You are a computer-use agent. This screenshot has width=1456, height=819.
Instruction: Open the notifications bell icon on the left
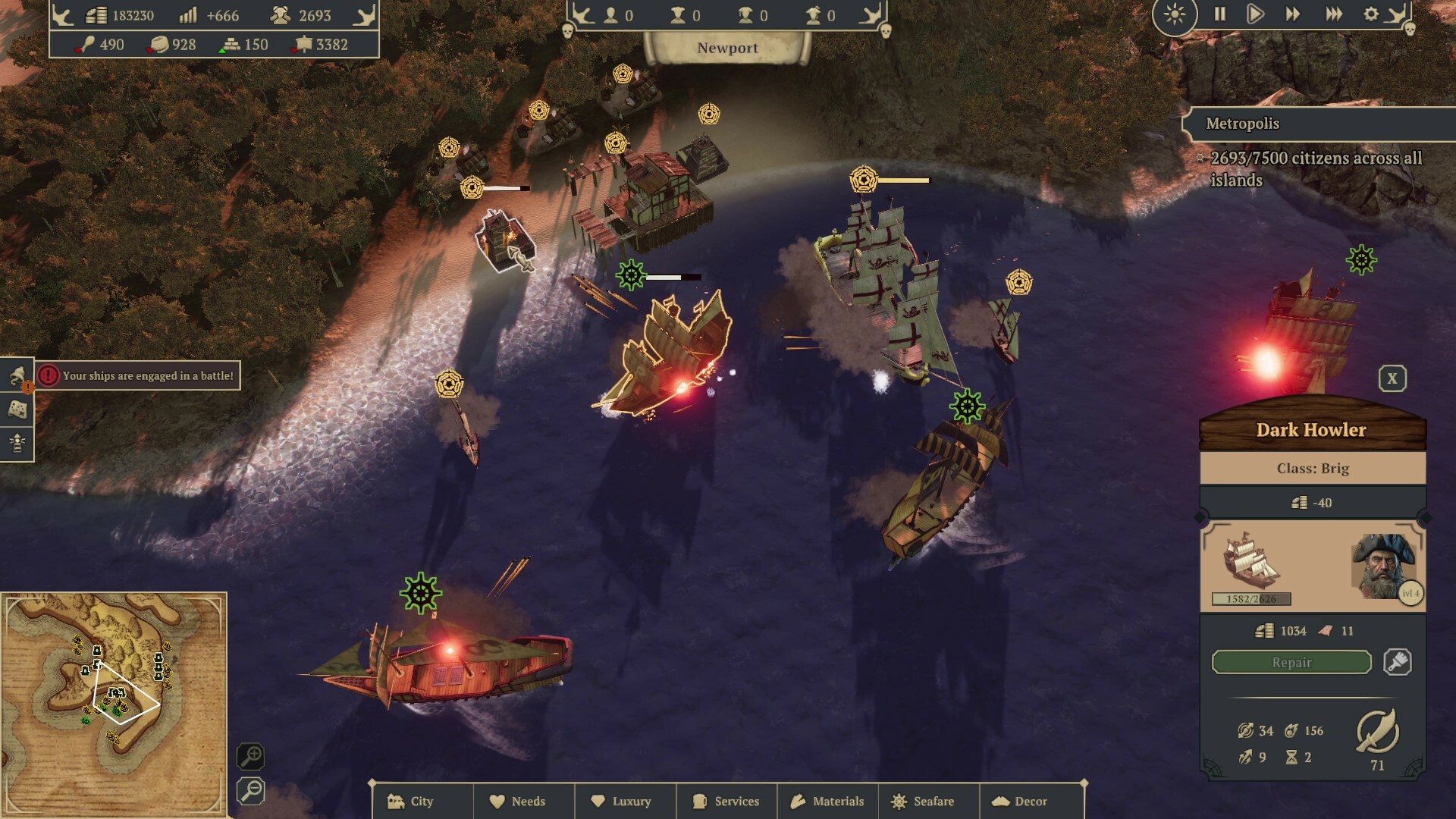[17, 376]
